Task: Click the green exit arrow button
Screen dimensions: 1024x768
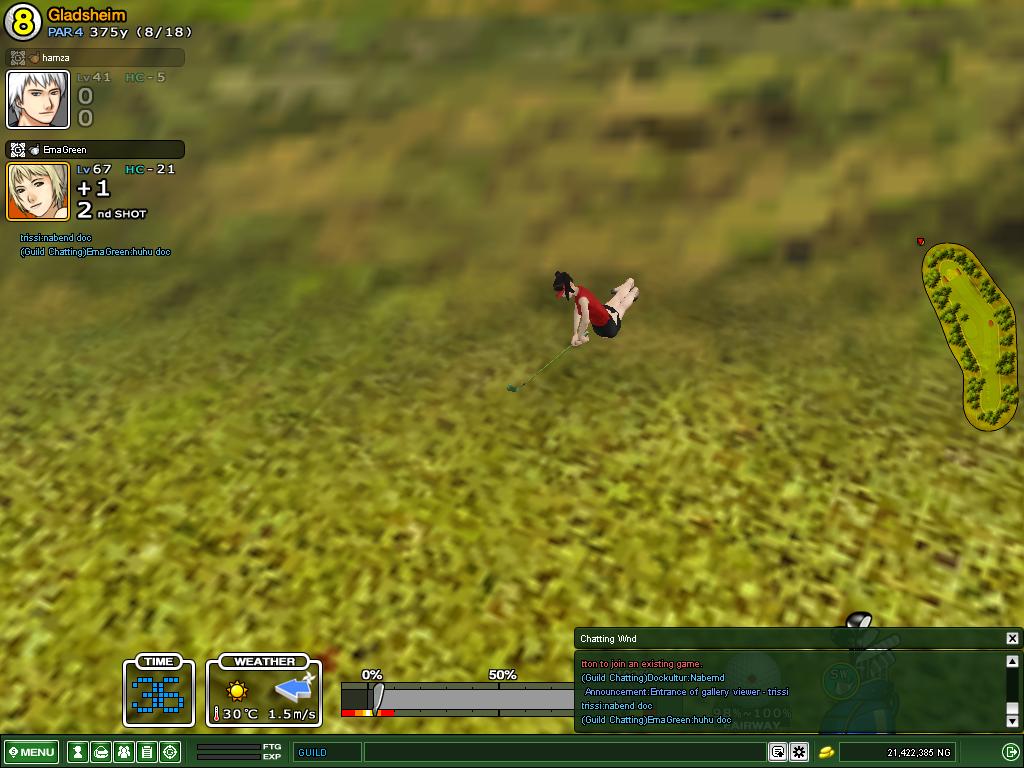Action: point(1010,752)
